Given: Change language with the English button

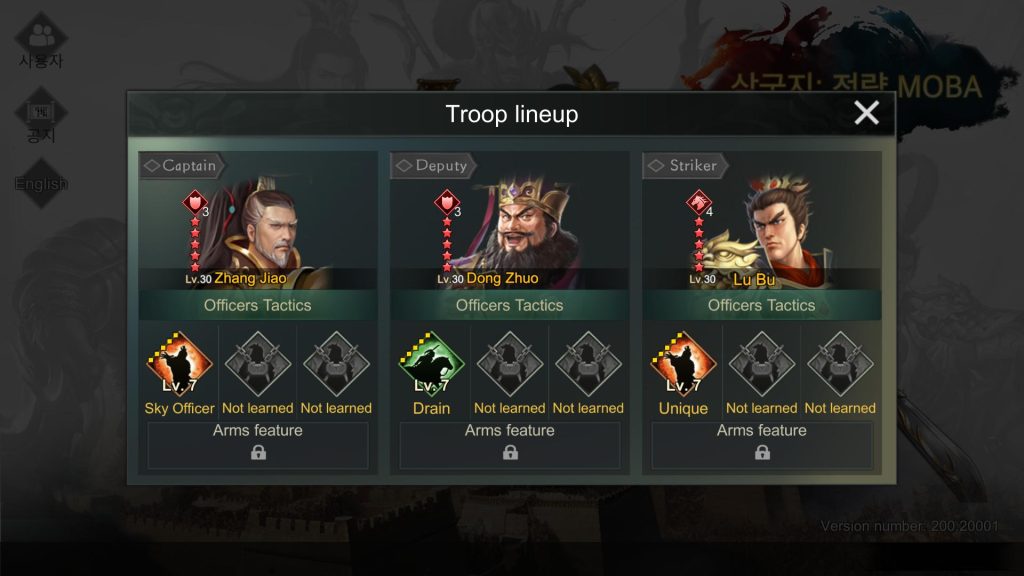Looking at the screenshot, I should tap(41, 184).
